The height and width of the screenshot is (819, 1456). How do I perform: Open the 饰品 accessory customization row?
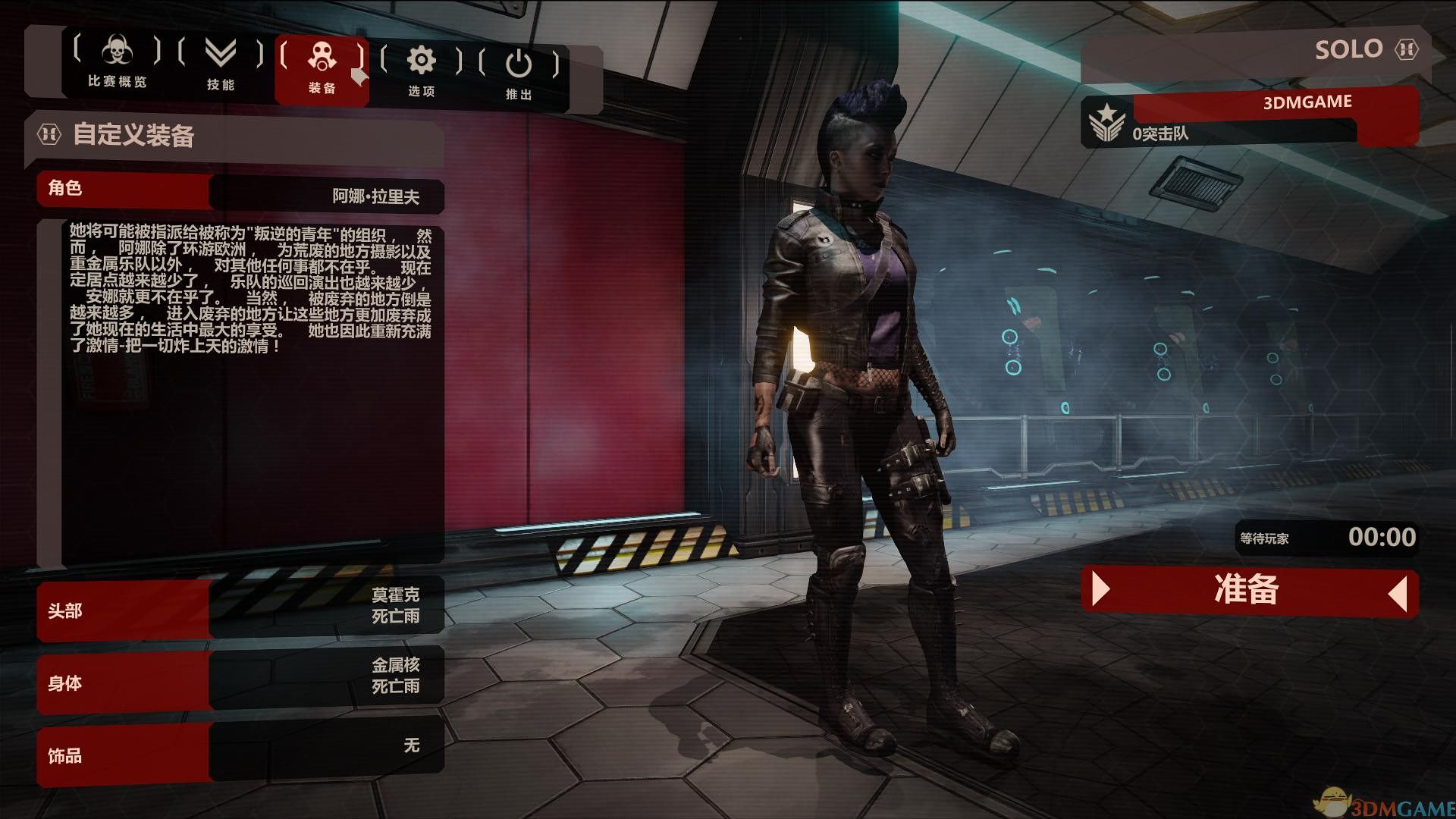coord(240,752)
